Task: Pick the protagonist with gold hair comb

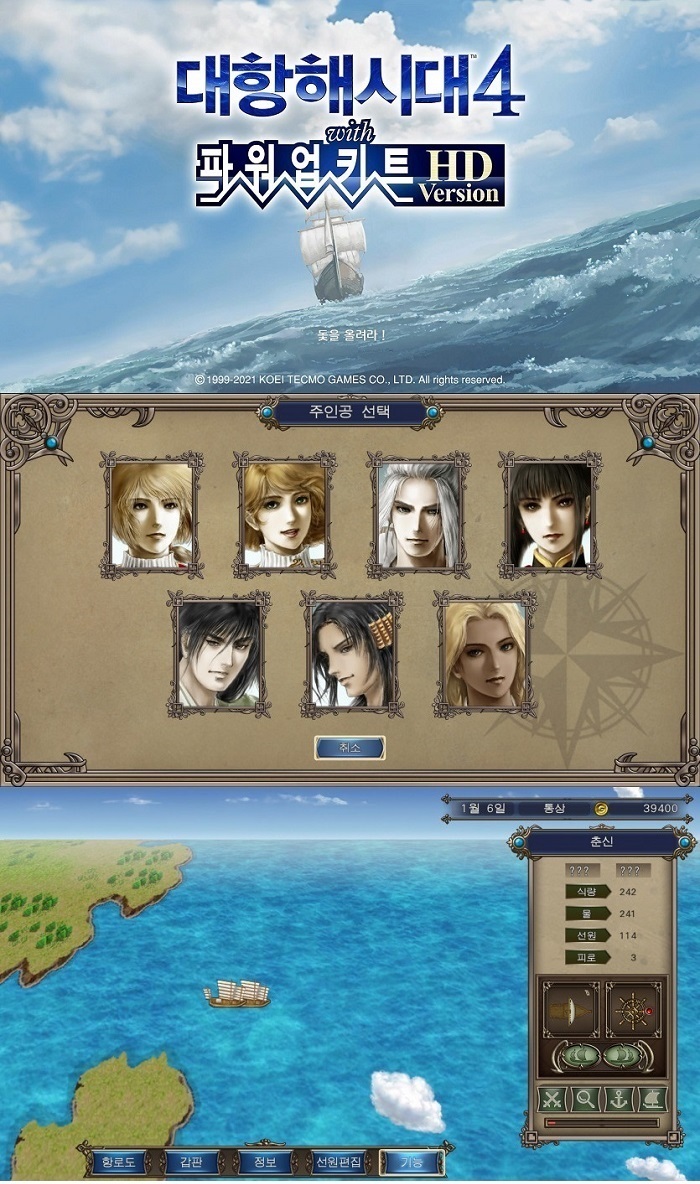Action: pyautogui.click(x=352, y=654)
